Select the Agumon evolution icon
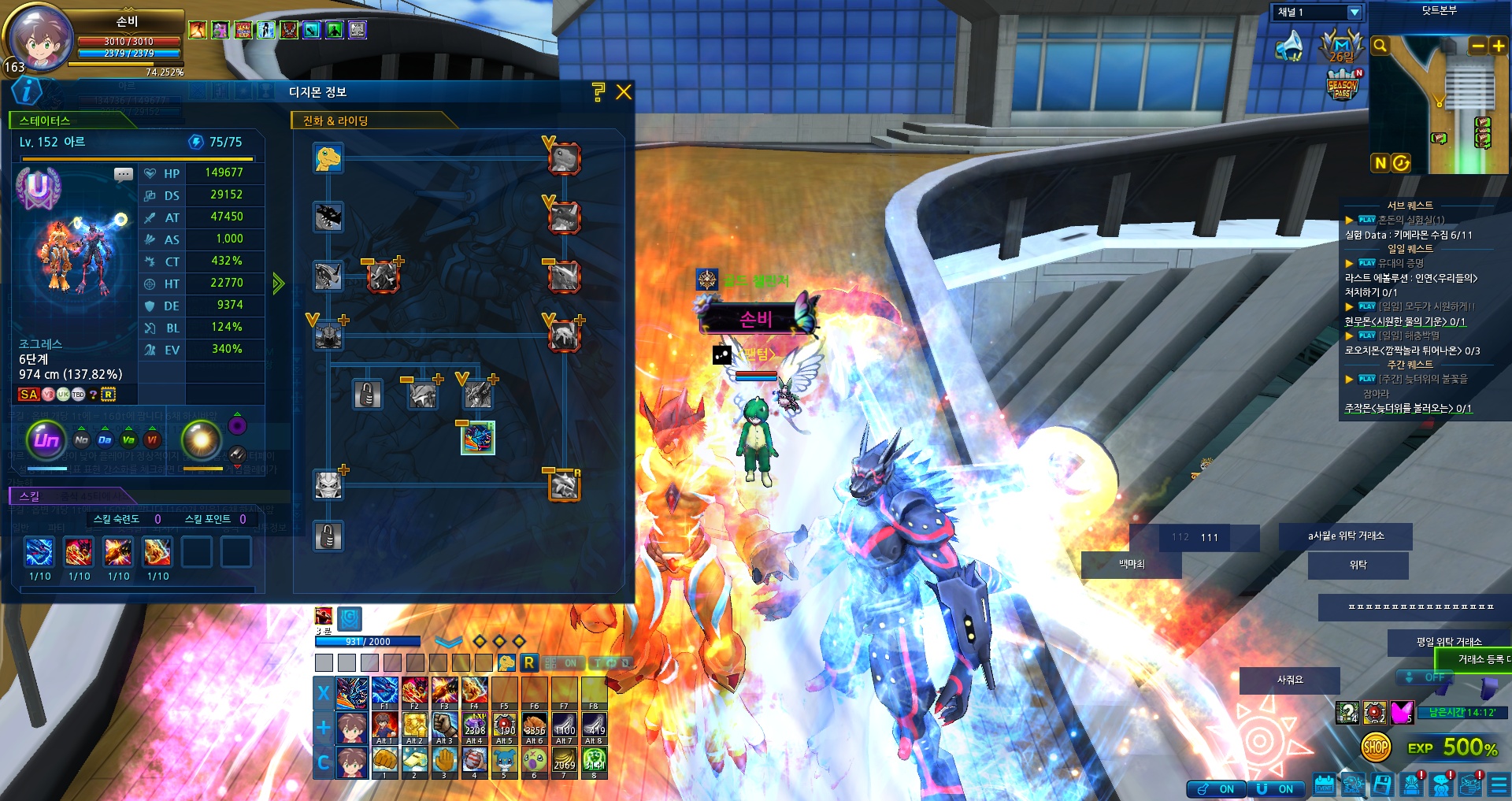This screenshot has width=1512, height=801. coord(328,158)
